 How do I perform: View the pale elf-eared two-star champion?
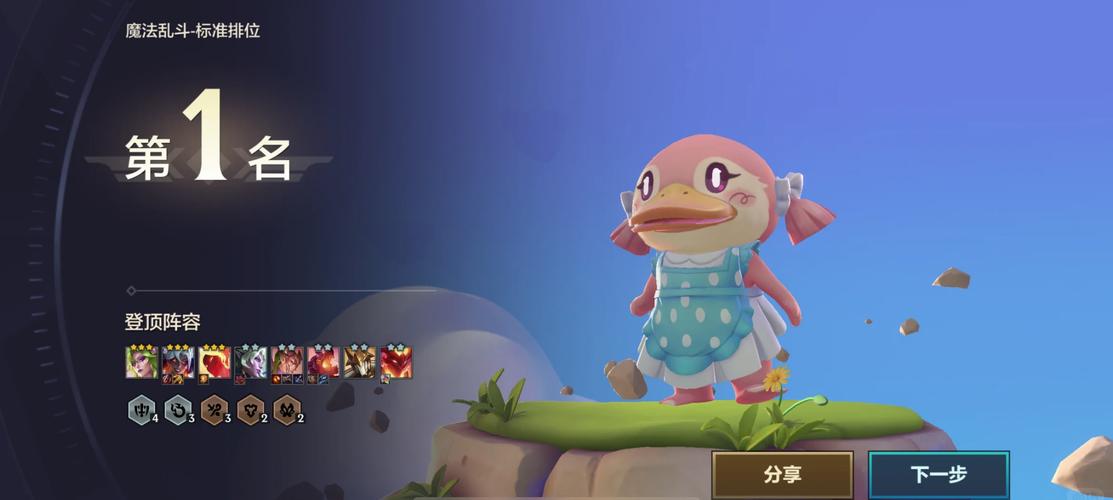click(x=250, y=362)
